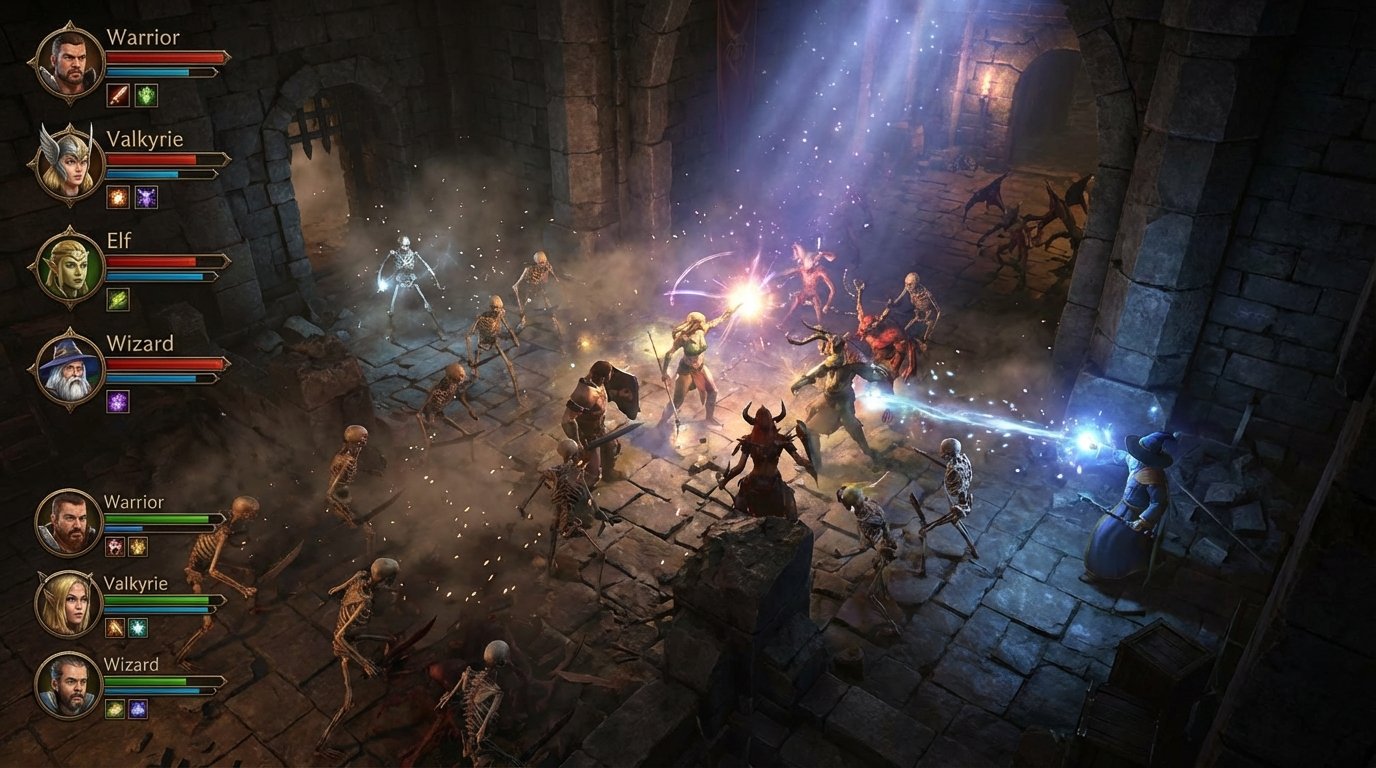Click the golden burst icon beside the bottom Warrior's pink rune
This screenshot has width=1376, height=768.
coord(140,547)
